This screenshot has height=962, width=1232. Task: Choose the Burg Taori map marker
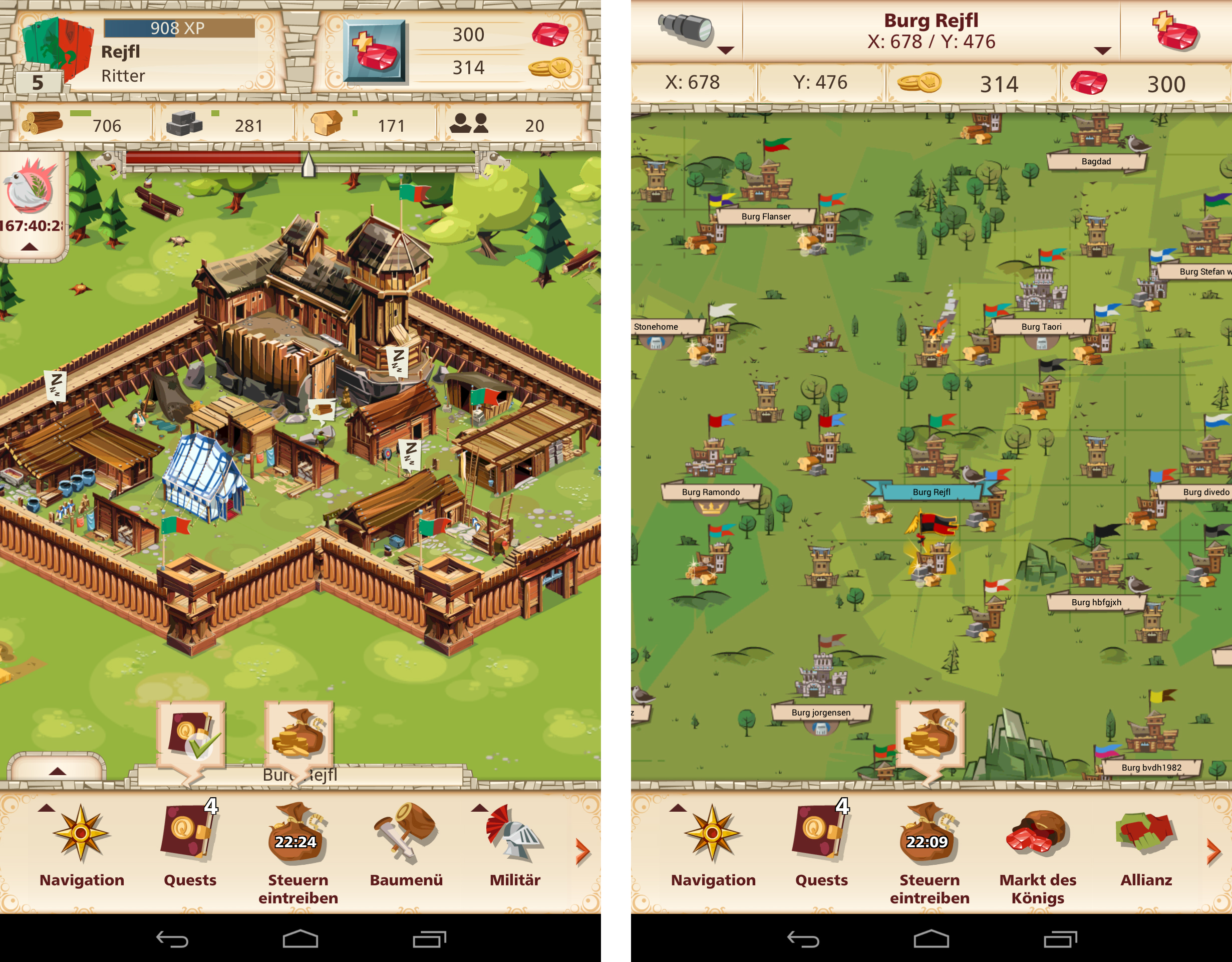point(1041,327)
